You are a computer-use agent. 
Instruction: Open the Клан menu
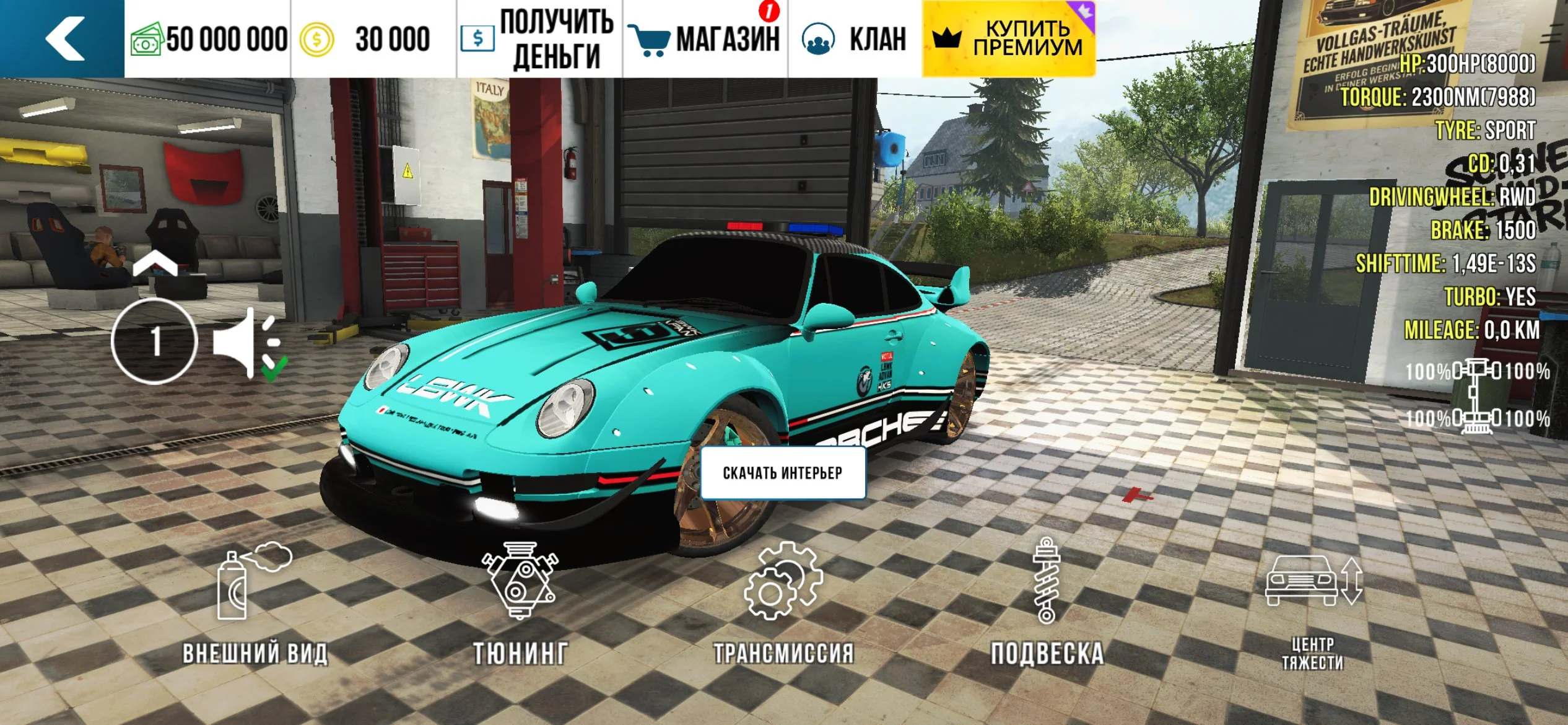click(x=855, y=38)
